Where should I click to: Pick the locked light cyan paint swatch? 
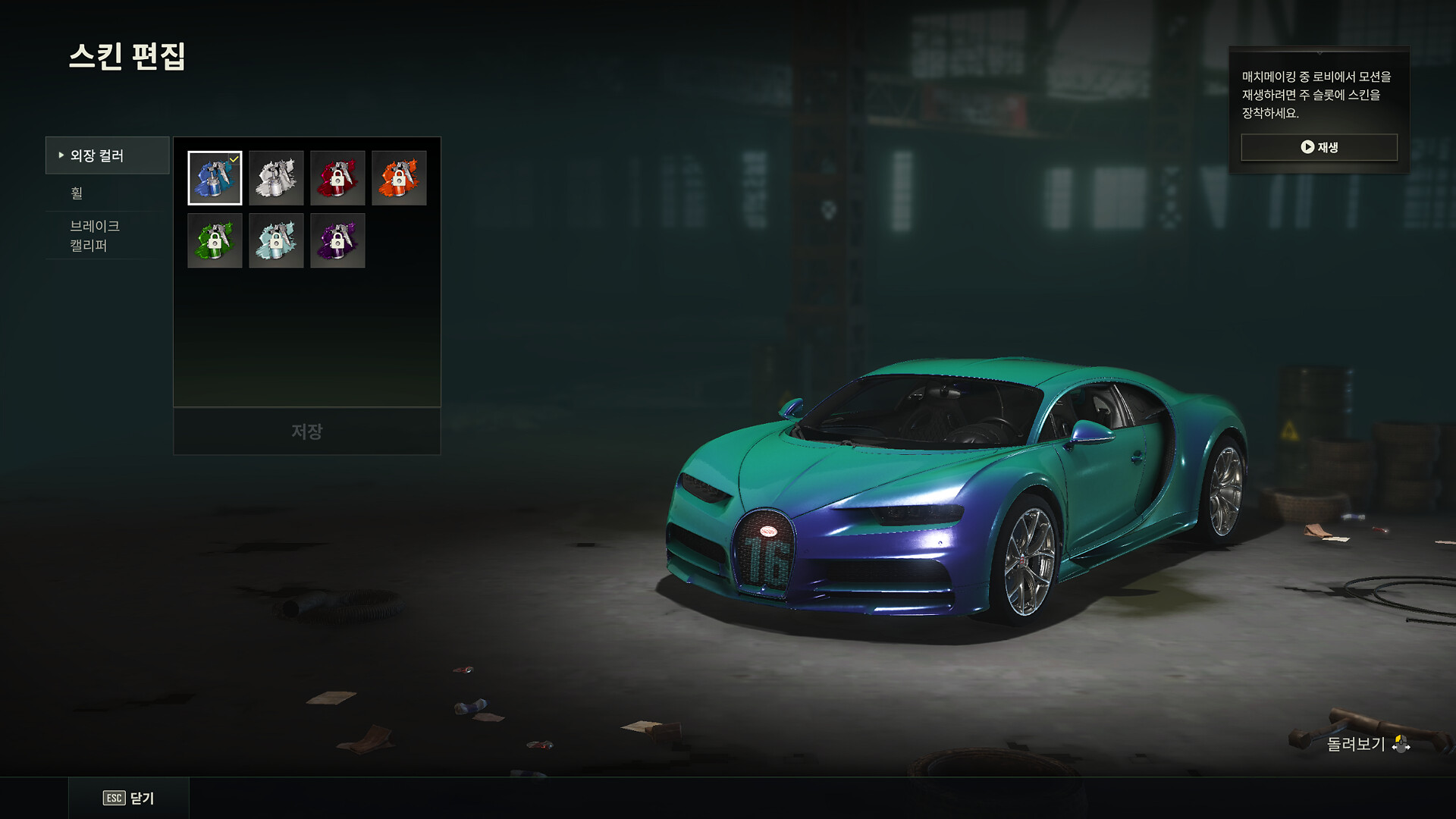[276, 240]
